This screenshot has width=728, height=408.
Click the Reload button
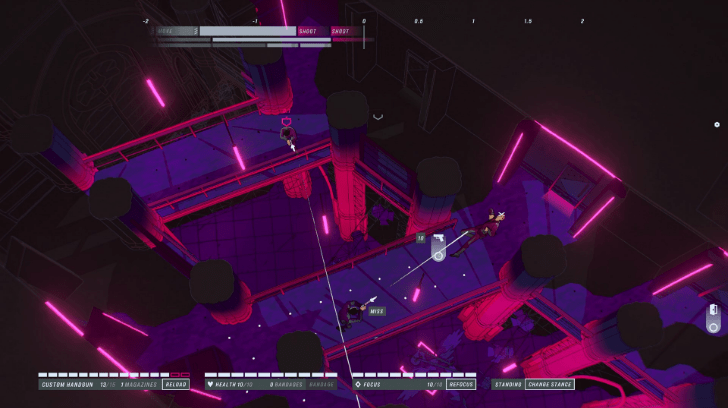coord(176,384)
